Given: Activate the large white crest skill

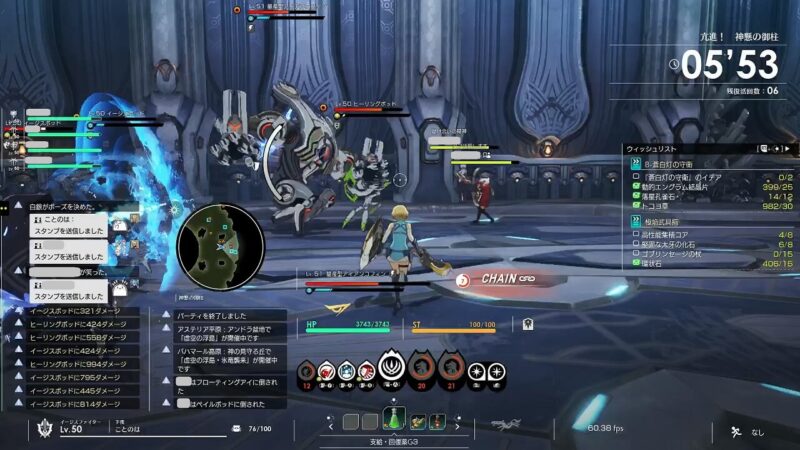Looking at the screenshot, I should 393,369.
